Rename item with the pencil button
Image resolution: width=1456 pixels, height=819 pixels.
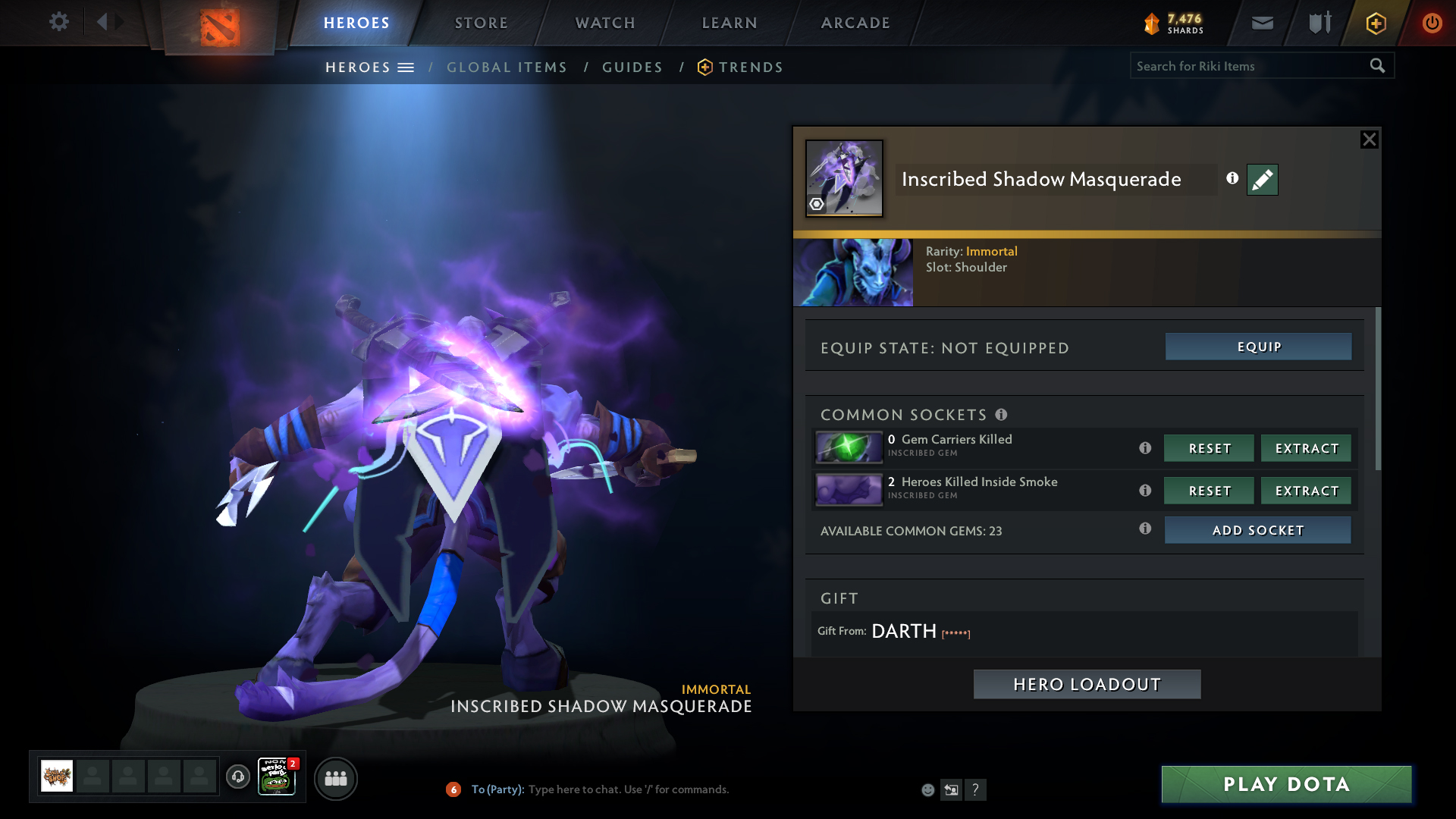(1262, 180)
